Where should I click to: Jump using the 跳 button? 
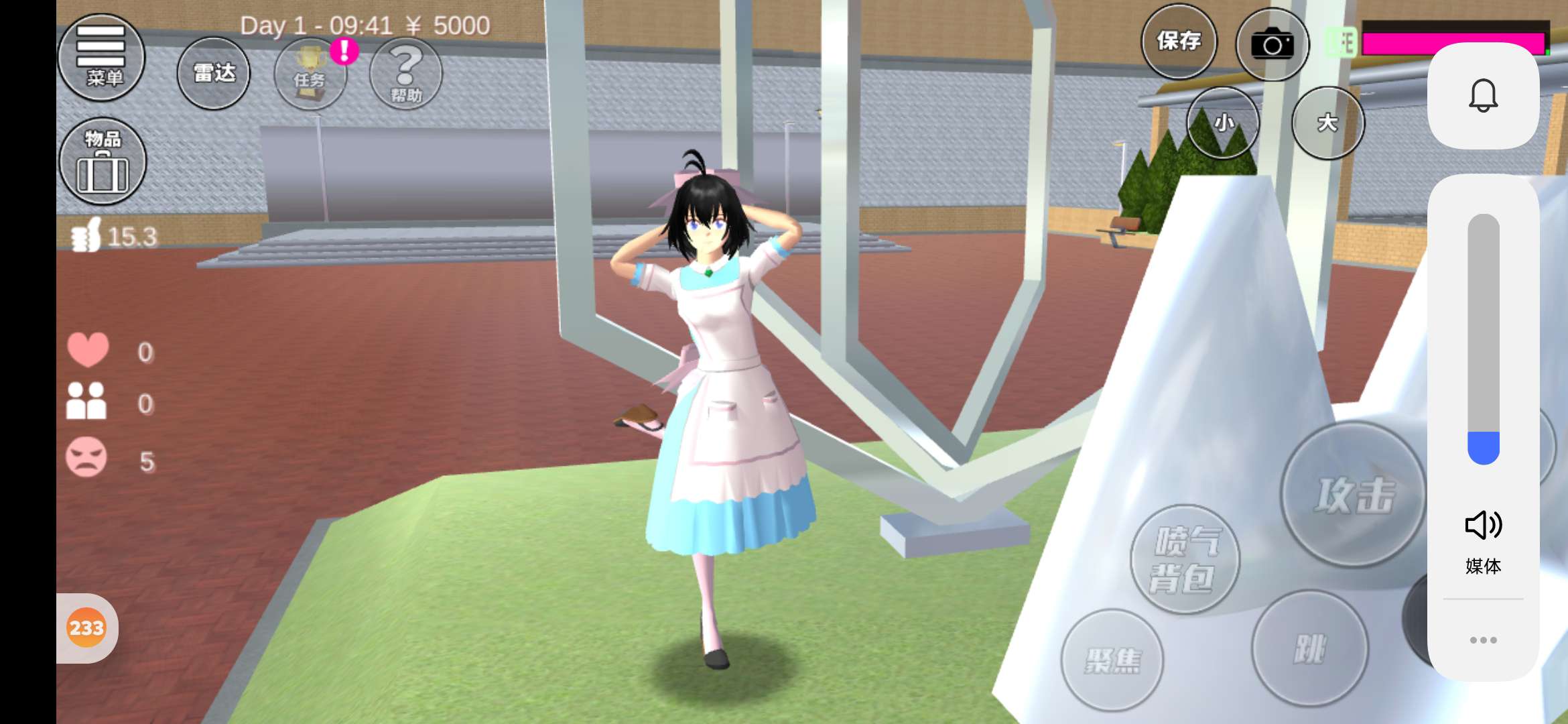[1309, 648]
